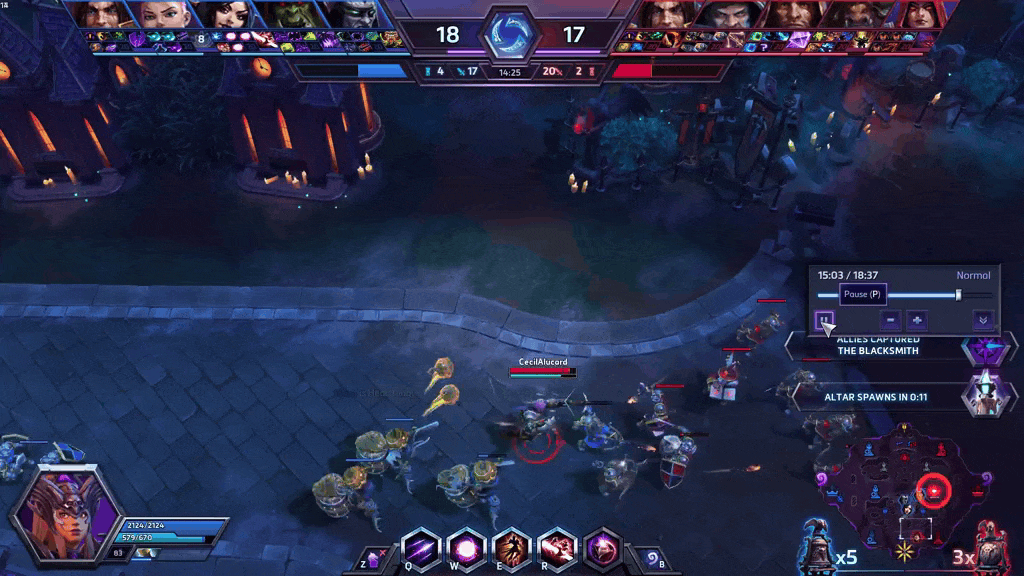Decrease replay speed with minus button
The height and width of the screenshot is (576, 1024).
click(889, 320)
